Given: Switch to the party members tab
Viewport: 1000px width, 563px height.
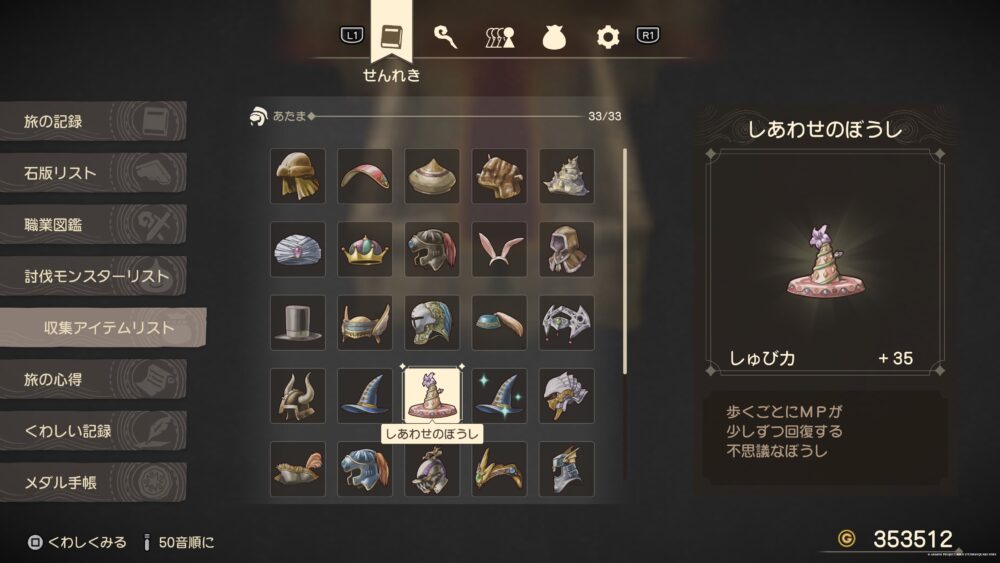Looking at the screenshot, I should pos(500,38).
